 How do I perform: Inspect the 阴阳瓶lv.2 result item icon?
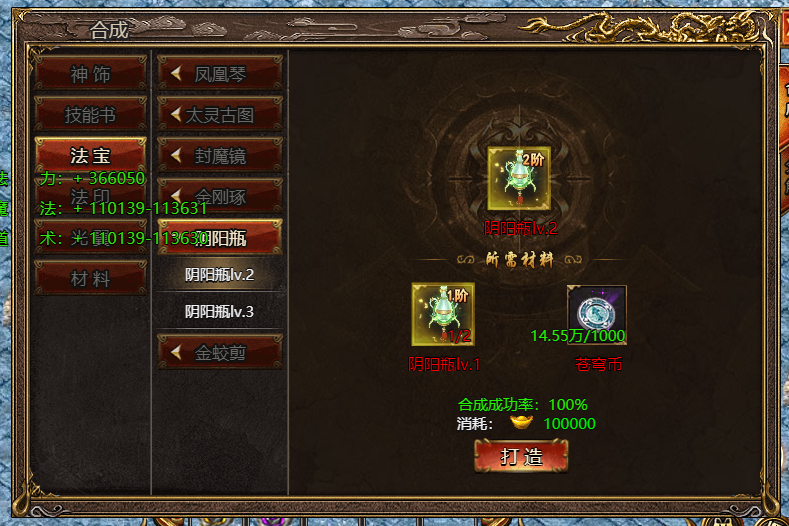[518, 178]
